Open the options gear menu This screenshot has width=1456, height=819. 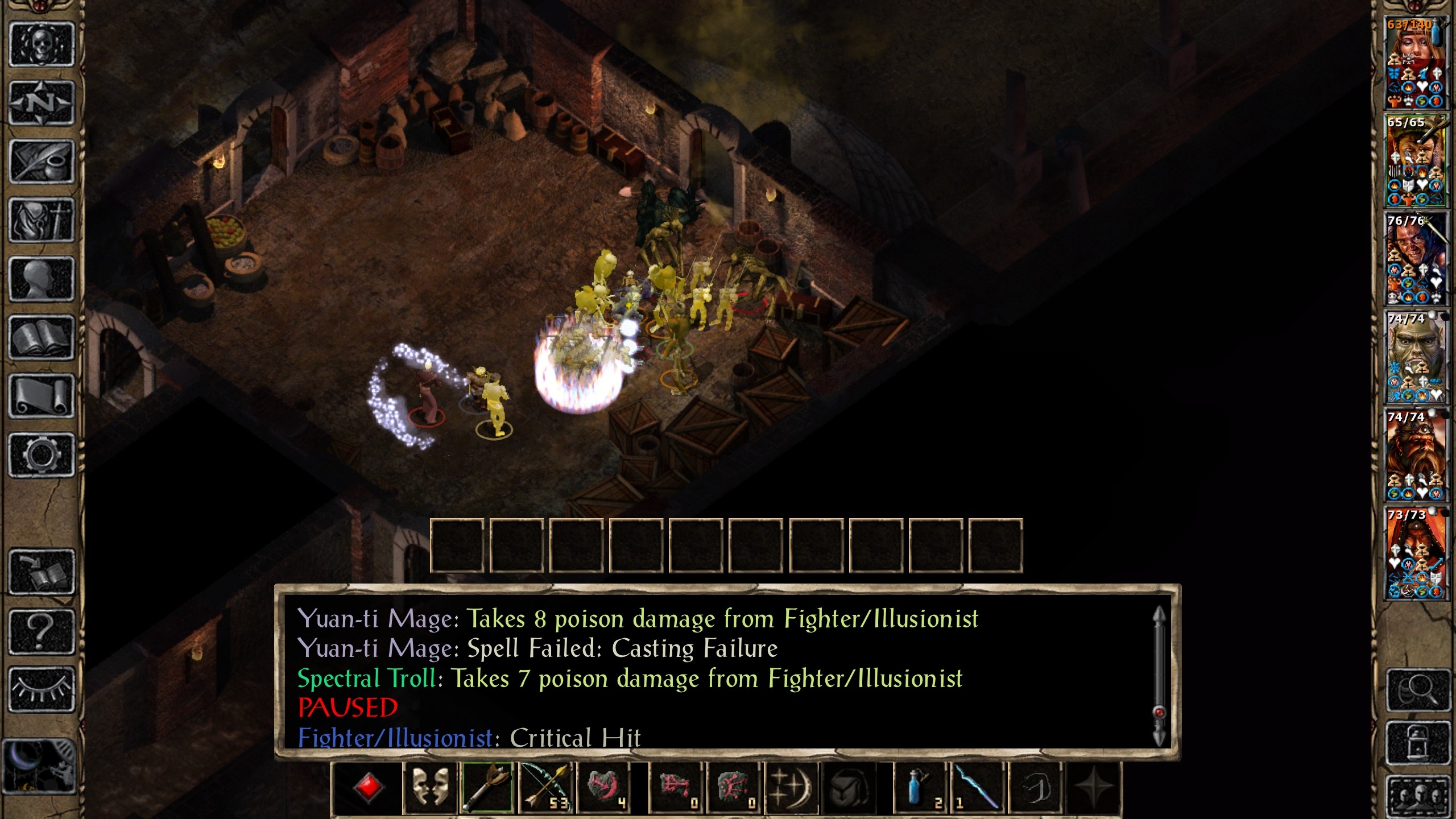pyautogui.click(x=42, y=455)
